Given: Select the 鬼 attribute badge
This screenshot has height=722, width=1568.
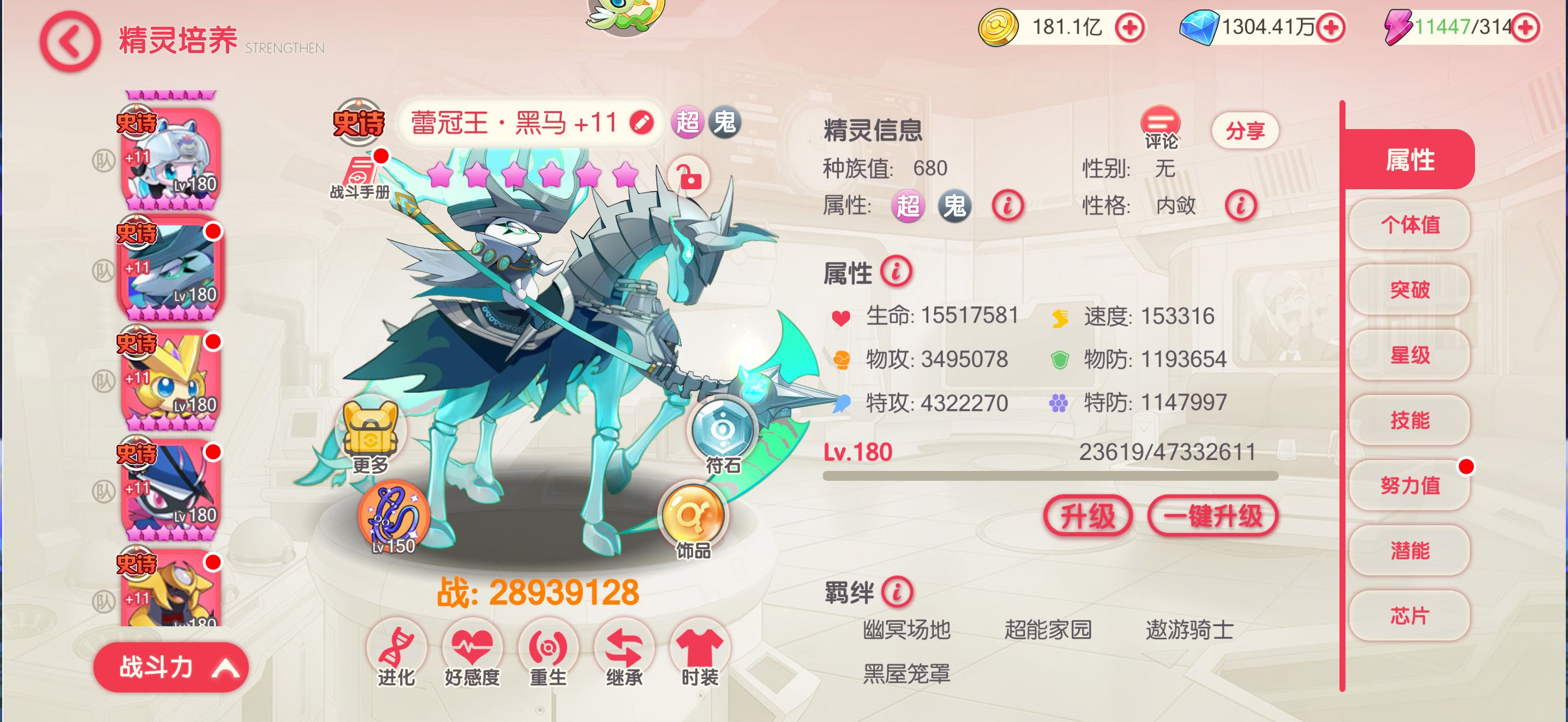Looking at the screenshot, I should coord(725,122).
